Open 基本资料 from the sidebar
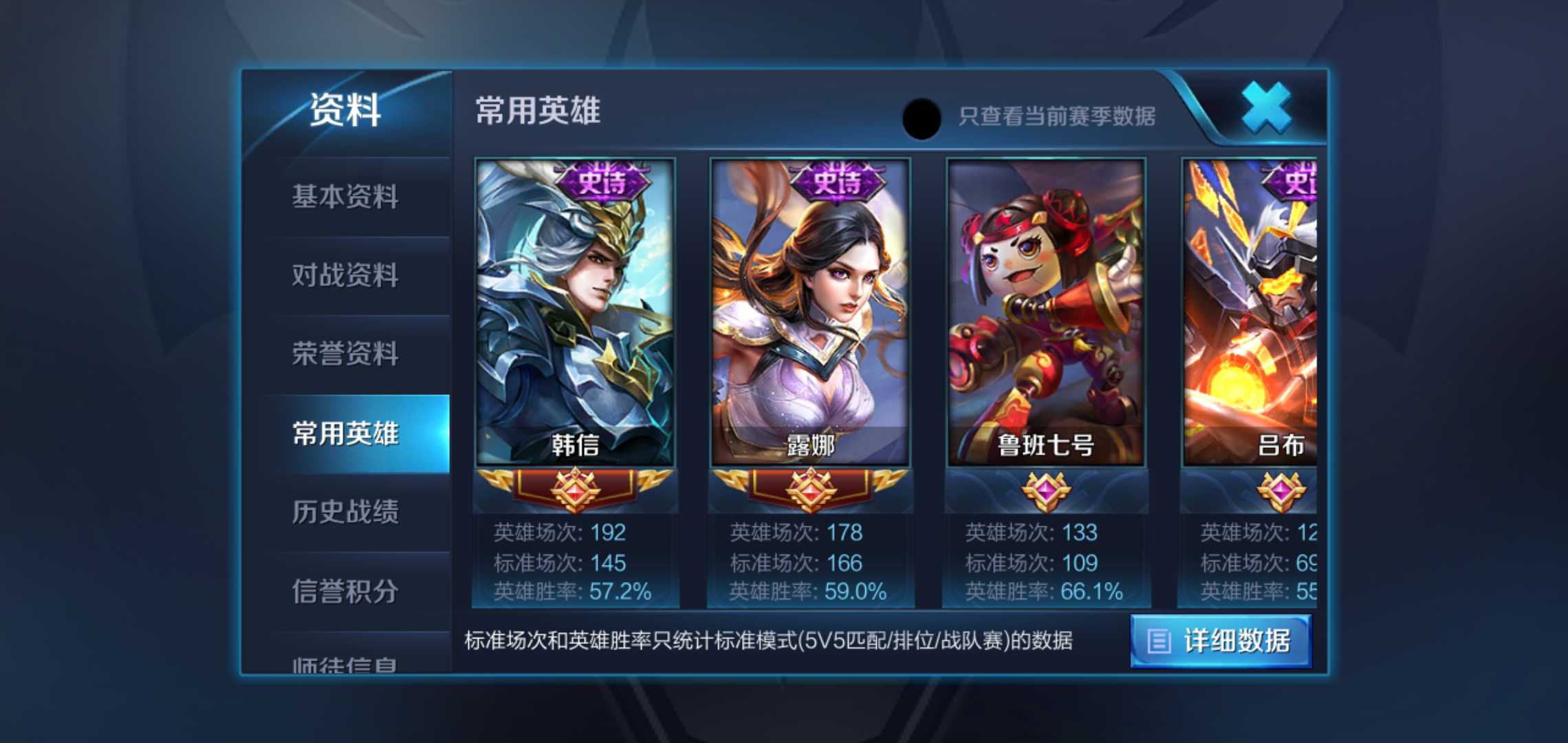1568x743 pixels. click(x=346, y=197)
